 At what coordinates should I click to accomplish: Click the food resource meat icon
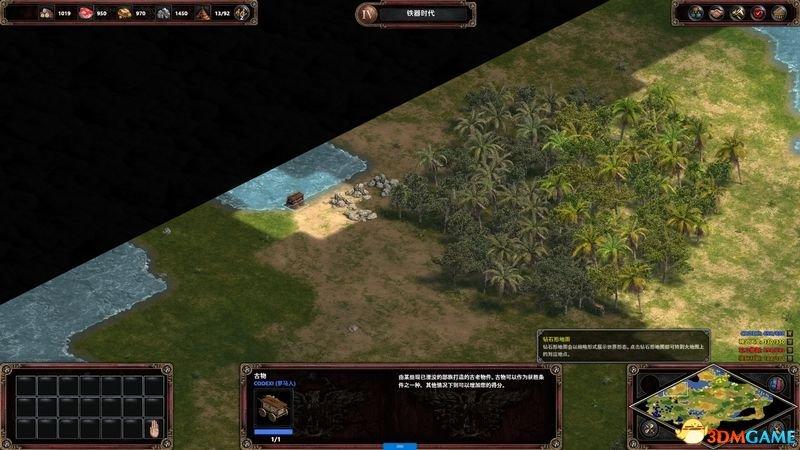pos(83,14)
